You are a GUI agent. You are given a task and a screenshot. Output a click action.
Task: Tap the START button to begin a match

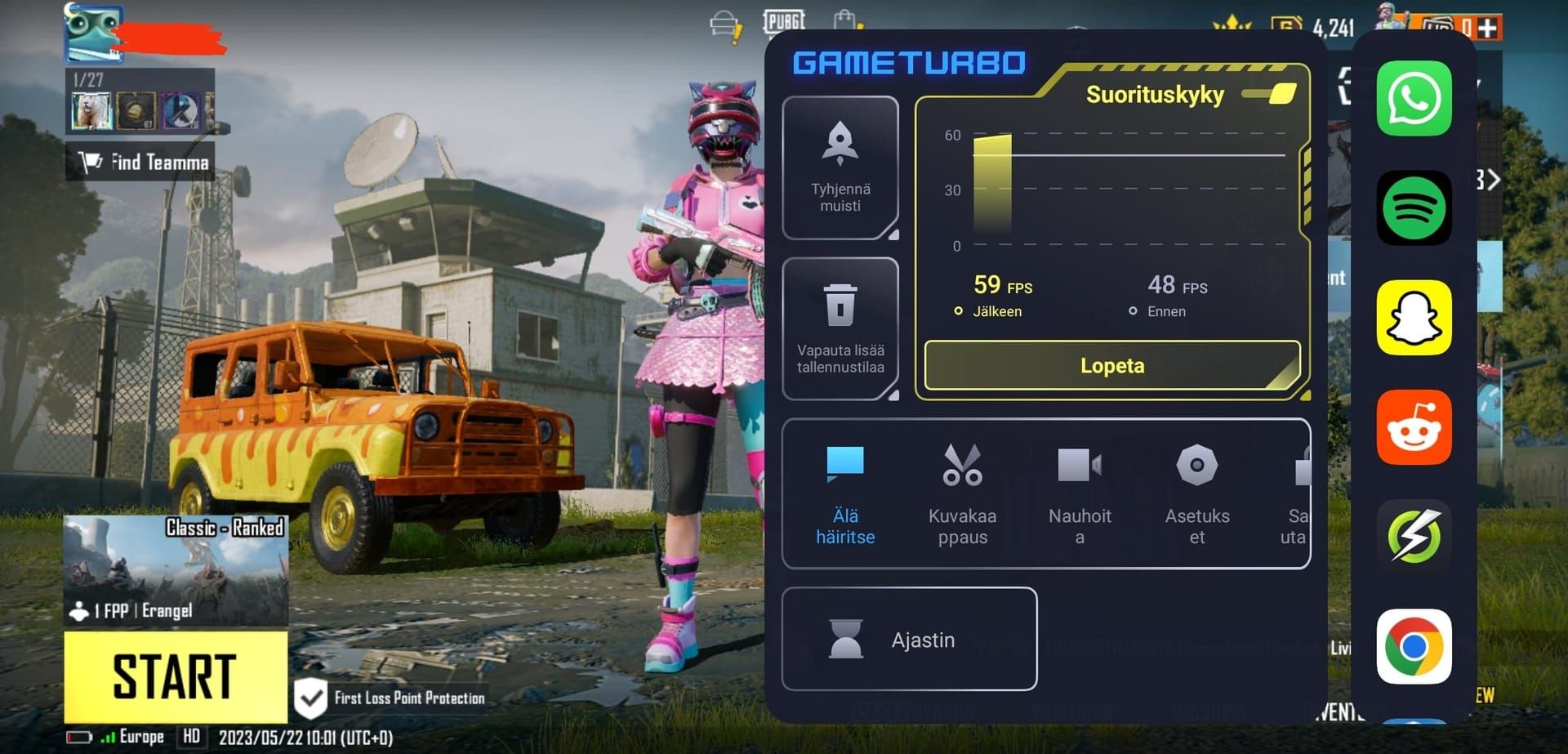click(176, 674)
